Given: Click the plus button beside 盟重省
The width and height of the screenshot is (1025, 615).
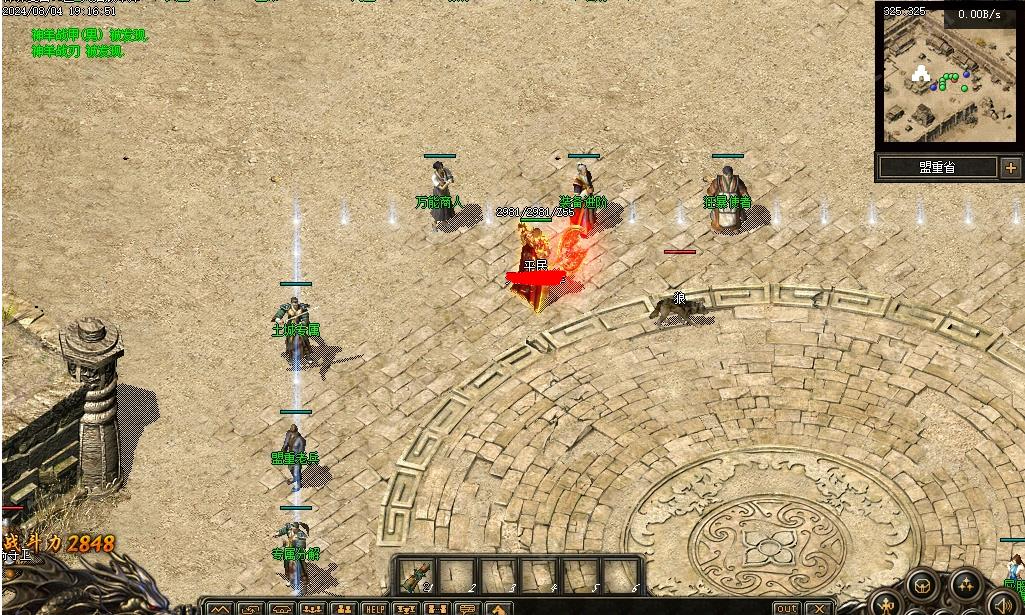Looking at the screenshot, I should click(x=1010, y=168).
